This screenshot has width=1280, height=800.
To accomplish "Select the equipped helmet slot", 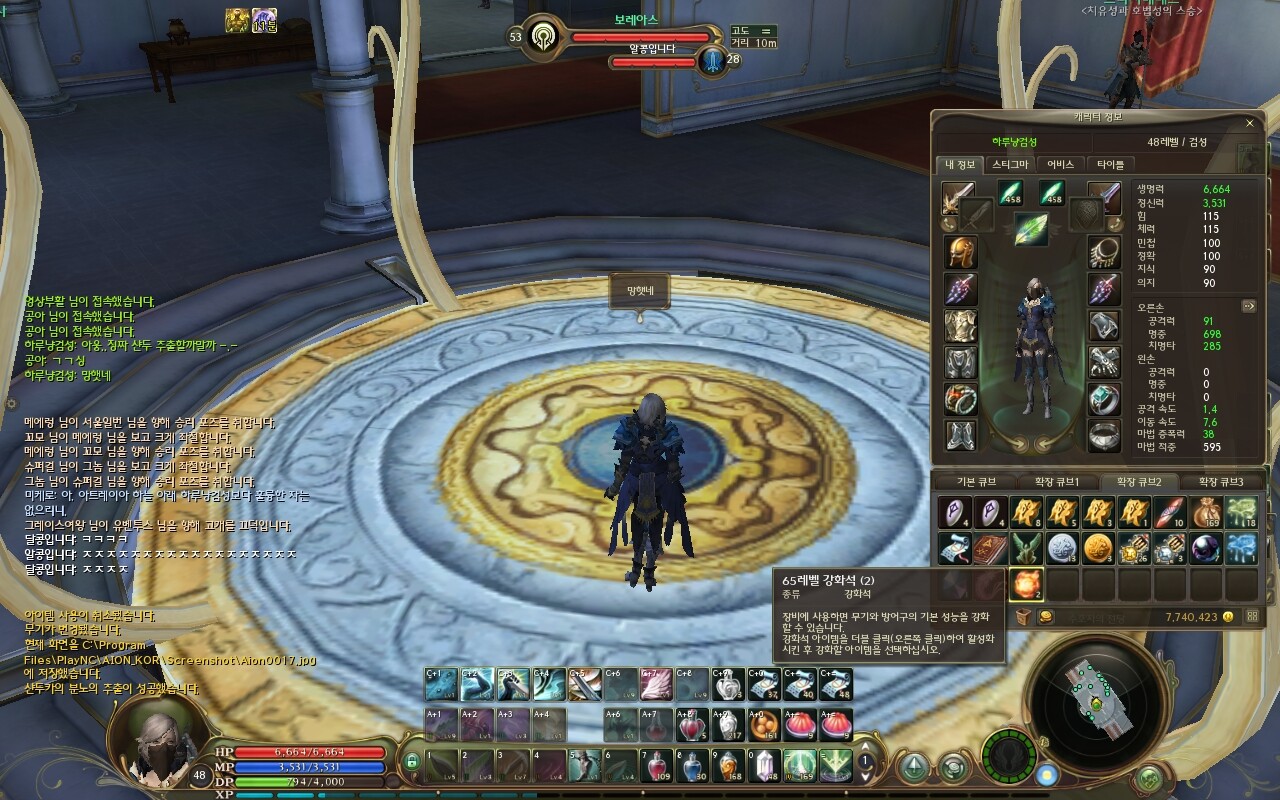I will (x=961, y=252).
